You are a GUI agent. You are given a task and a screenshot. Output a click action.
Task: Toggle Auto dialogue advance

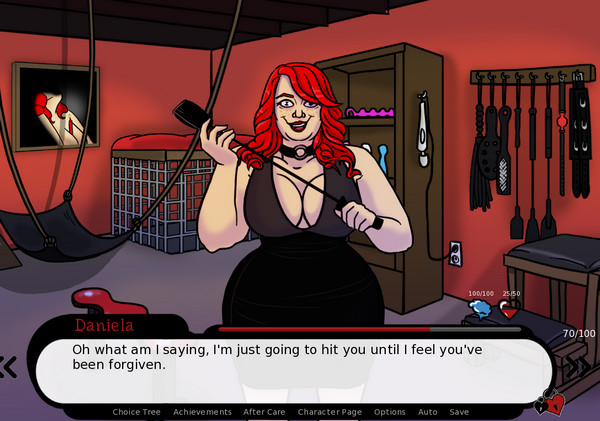(x=427, y=412)
